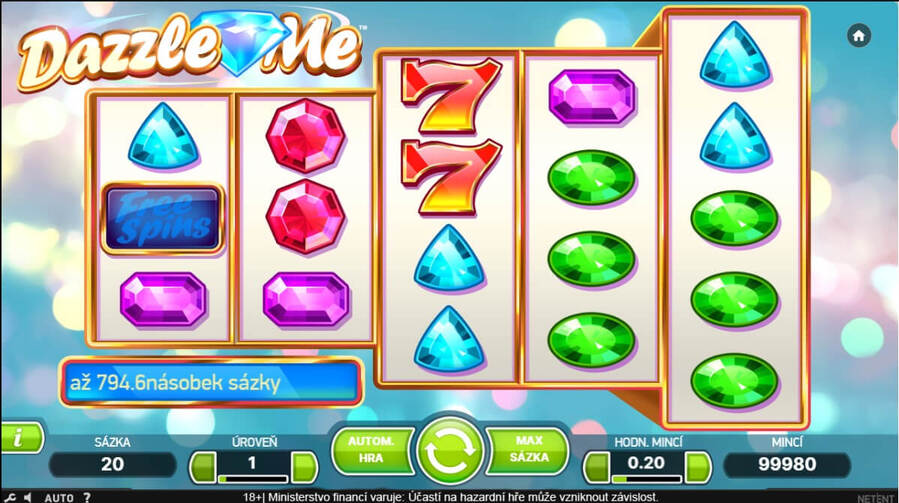The height and width of the screenshot is (503, 899).
Task: Increase the ÚROVEŇ bet level
Action: 304,465
